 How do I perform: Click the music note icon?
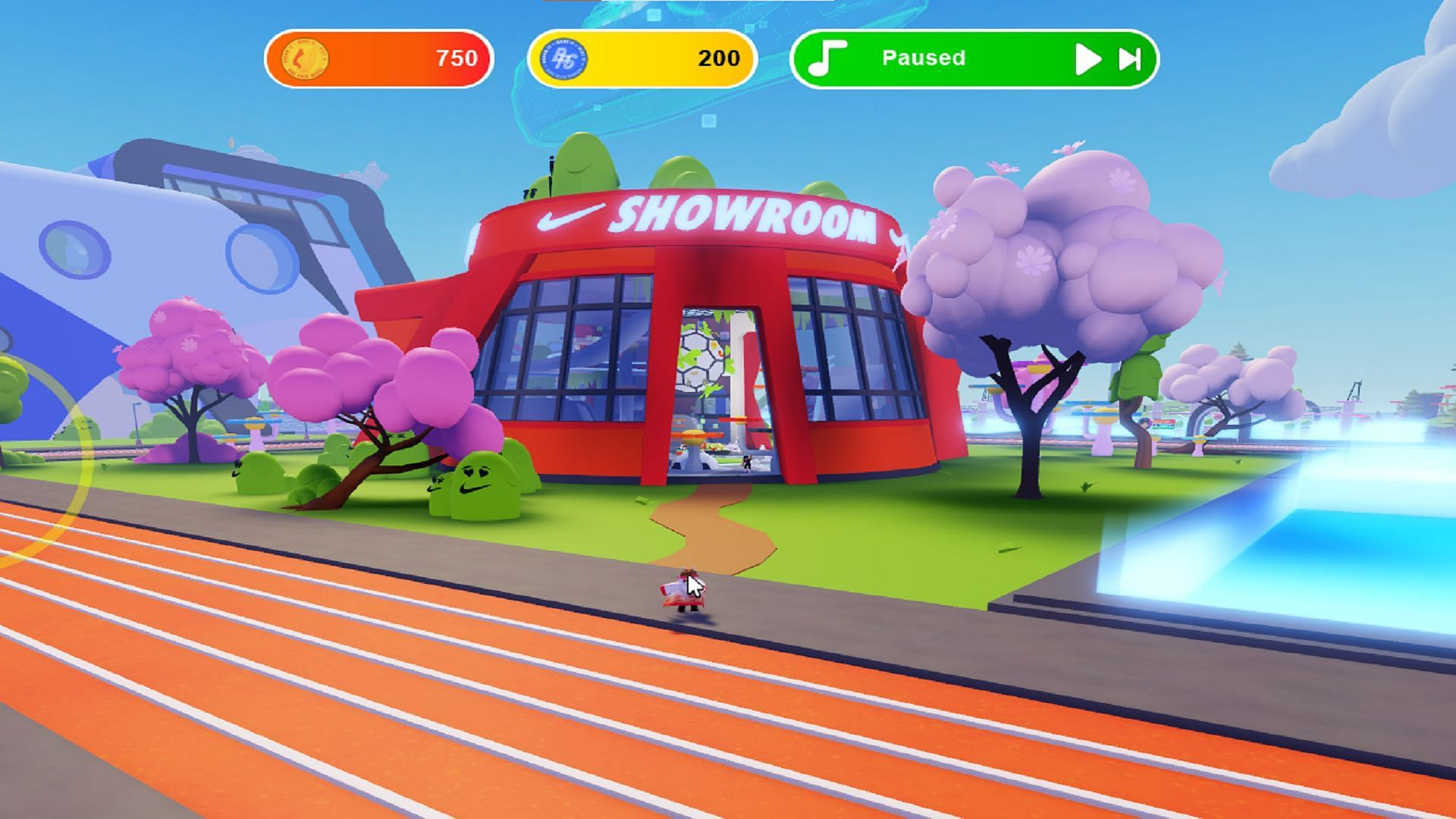[827, 58]
